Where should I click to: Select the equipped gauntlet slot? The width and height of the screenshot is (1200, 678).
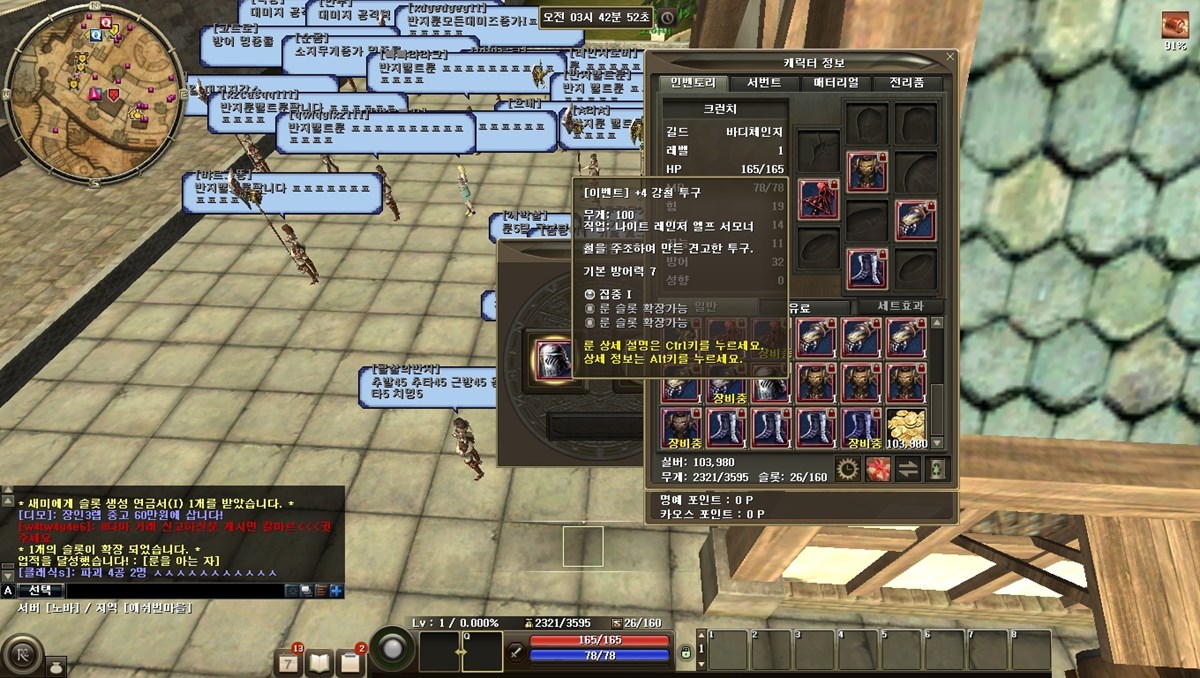(x=914, y=221)
